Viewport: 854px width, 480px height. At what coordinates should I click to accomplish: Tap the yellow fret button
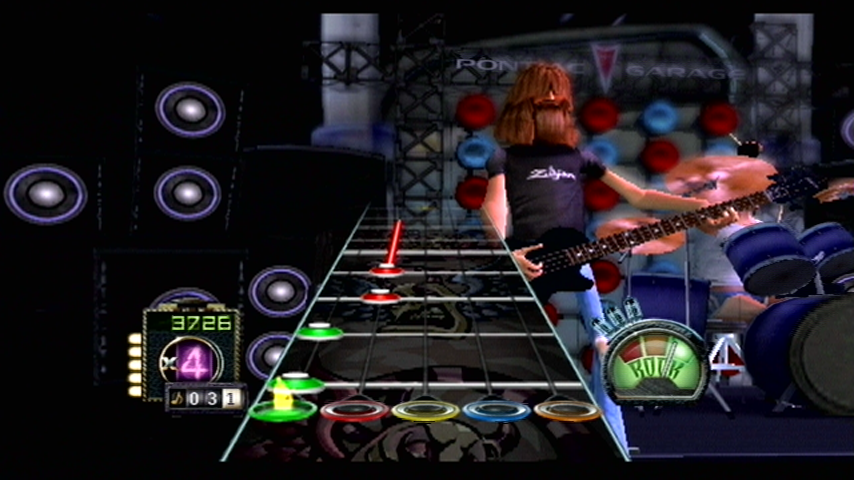(425, 410)
